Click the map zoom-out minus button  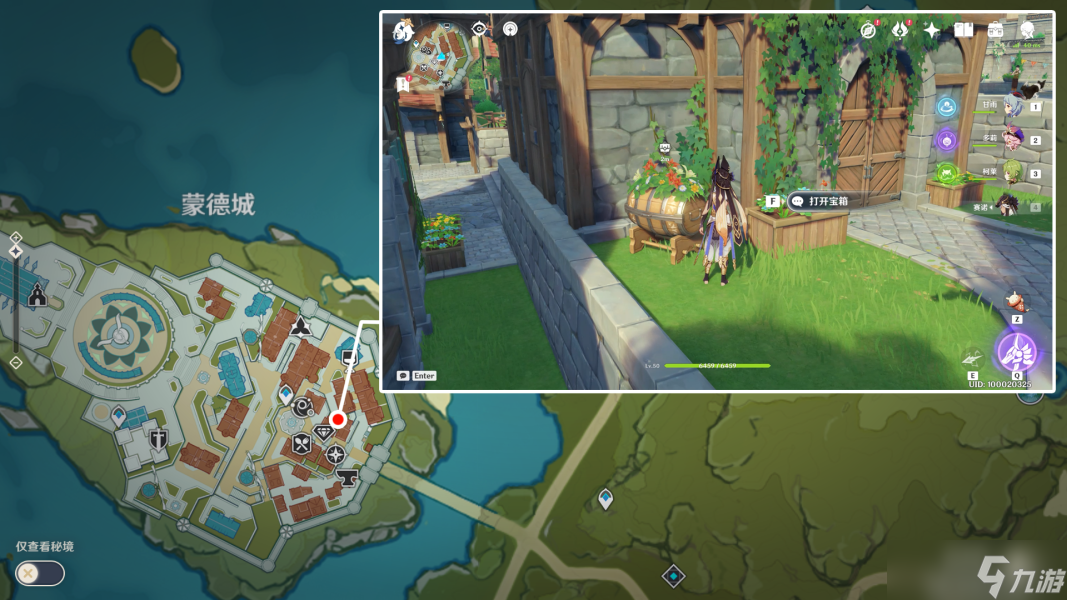(16, 362)
